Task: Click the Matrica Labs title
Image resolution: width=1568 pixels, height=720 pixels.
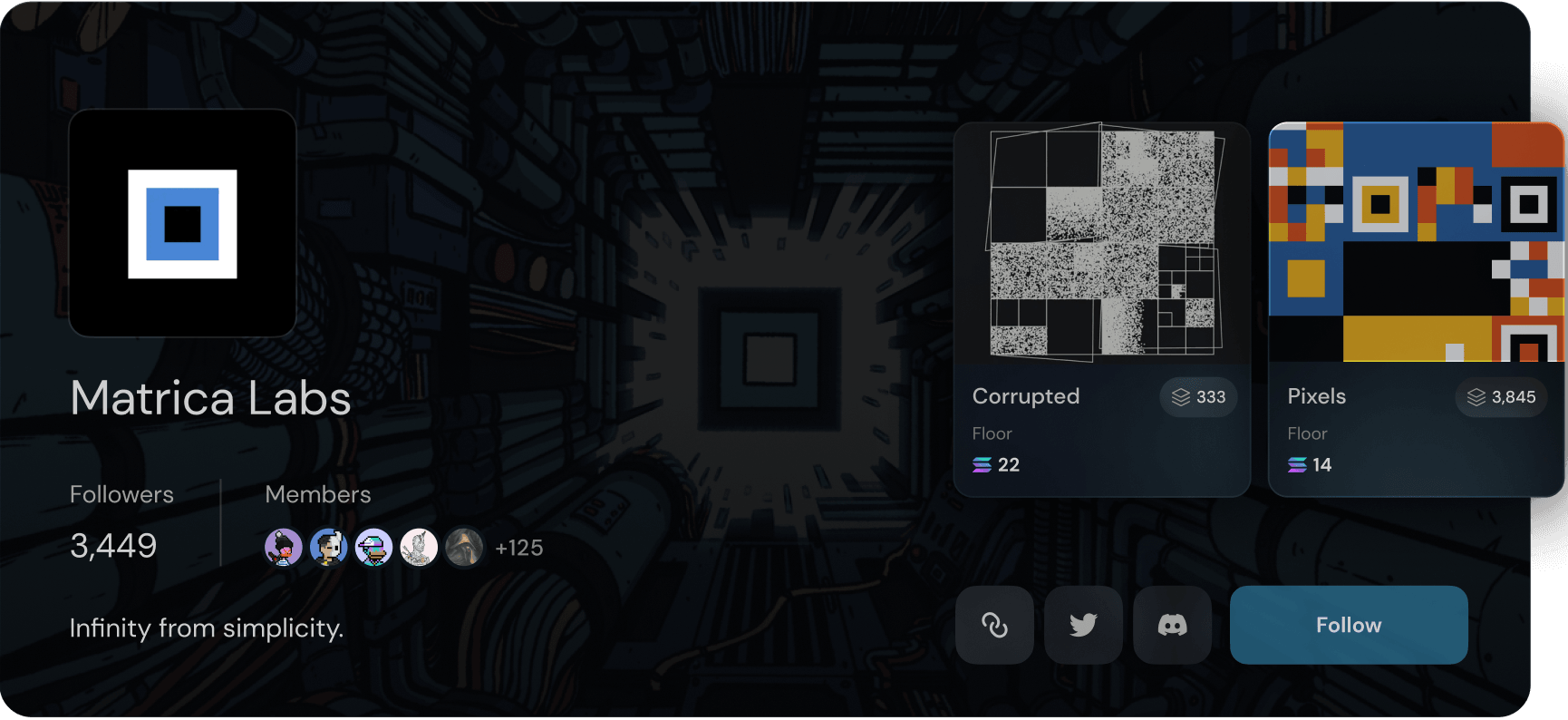Action: coord(210,398)
